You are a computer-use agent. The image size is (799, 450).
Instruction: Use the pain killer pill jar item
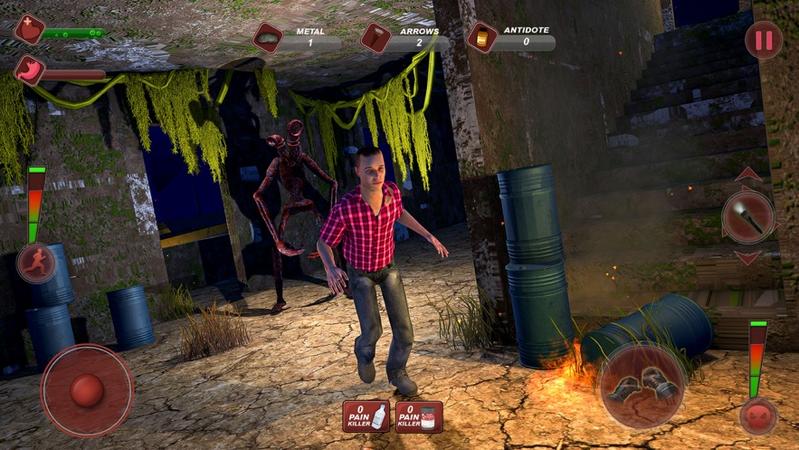(419, 416)
